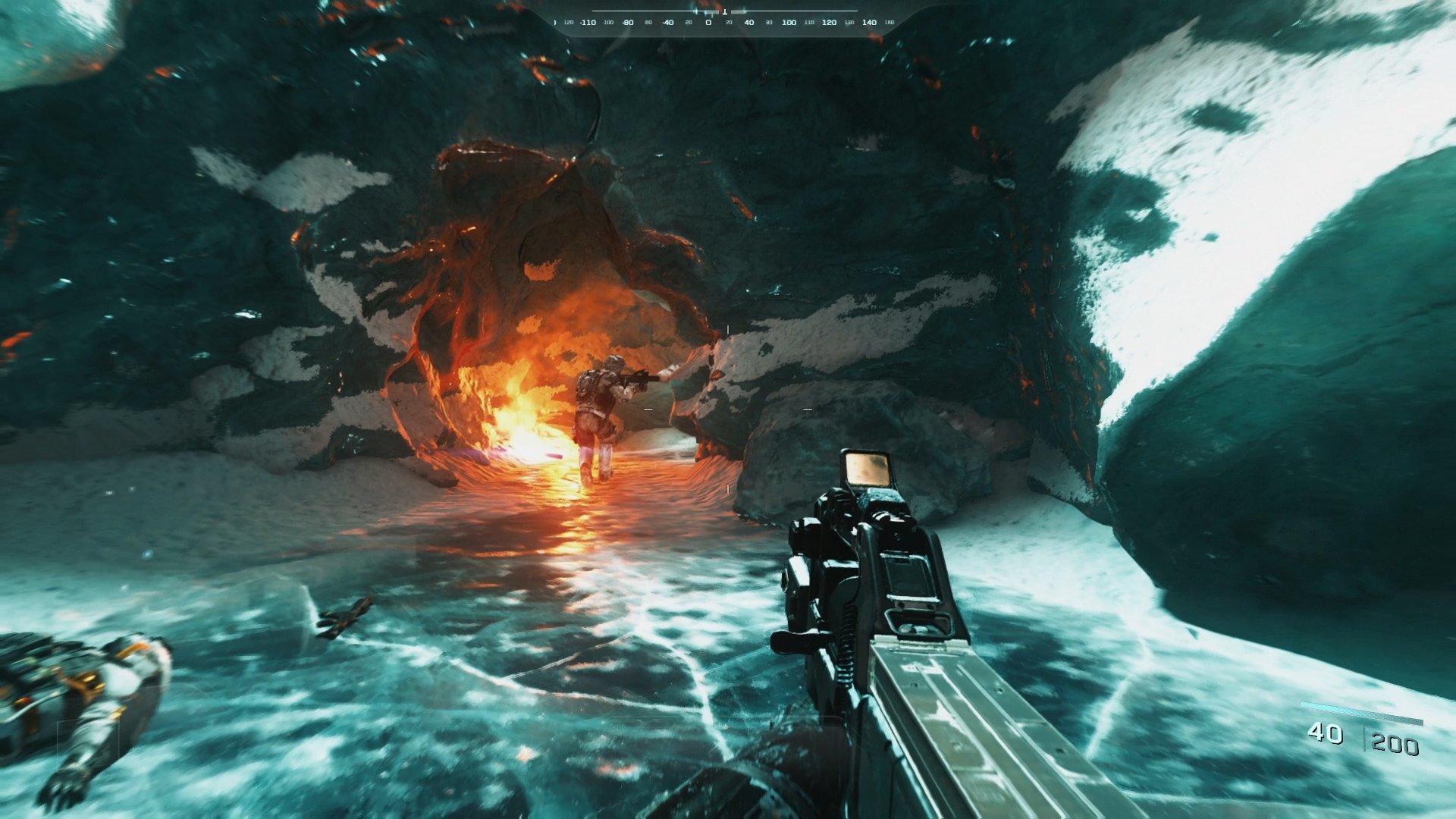Click the 140 mark on the compass strip
Screen dimensions: 1456x819
pos(868,23)
